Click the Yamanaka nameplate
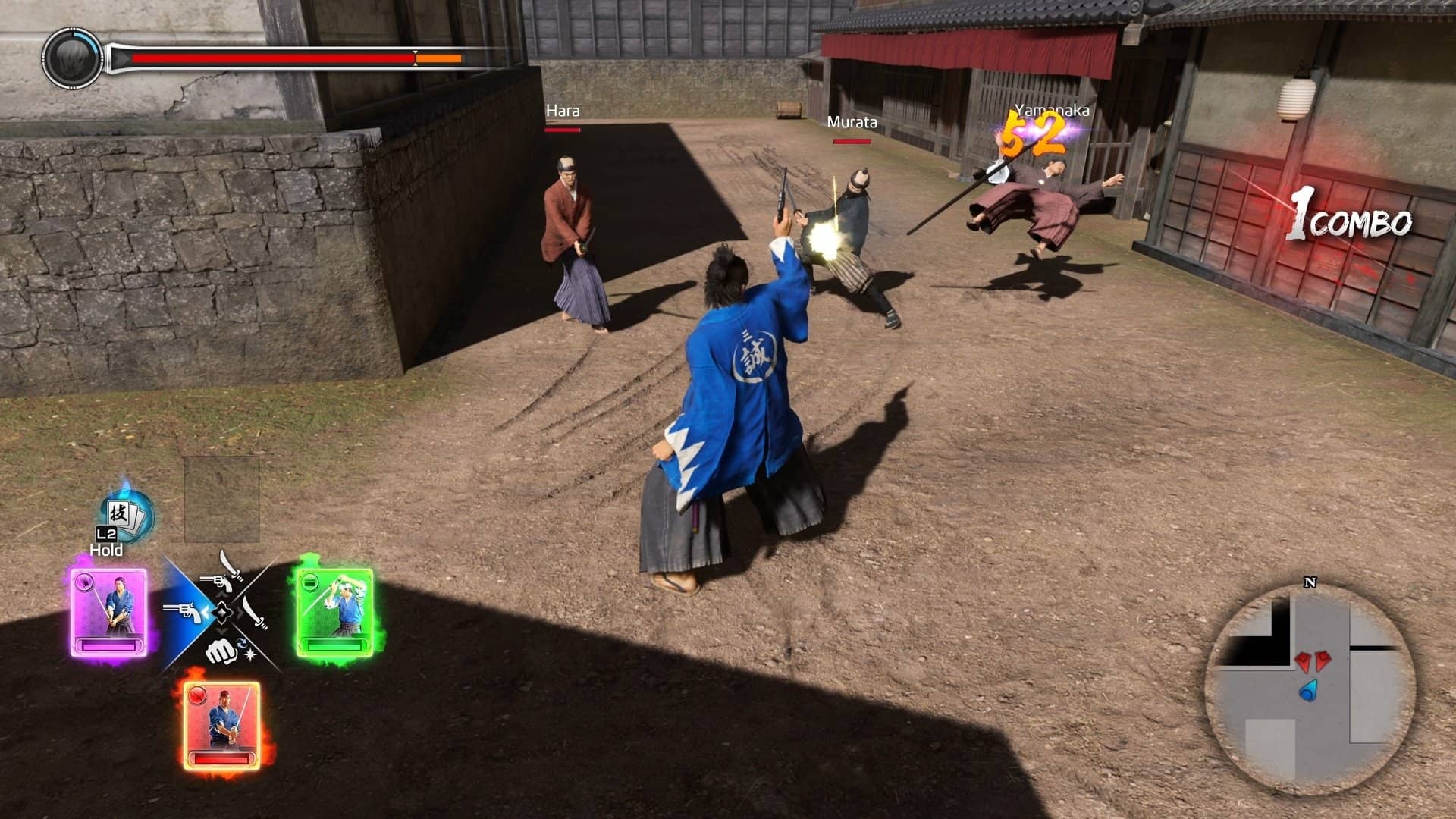 point(1053,111)
